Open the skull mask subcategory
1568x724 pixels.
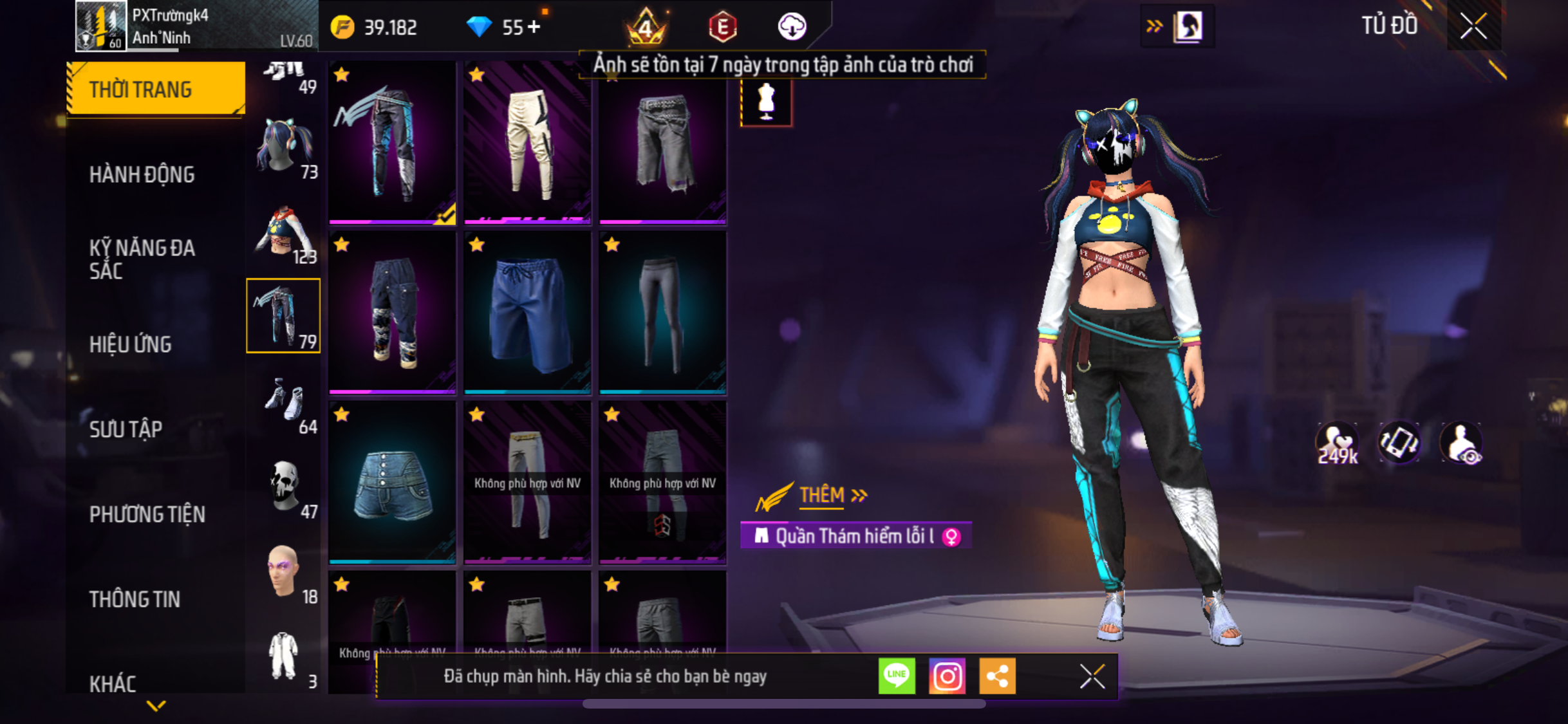(x=285, y=488)
